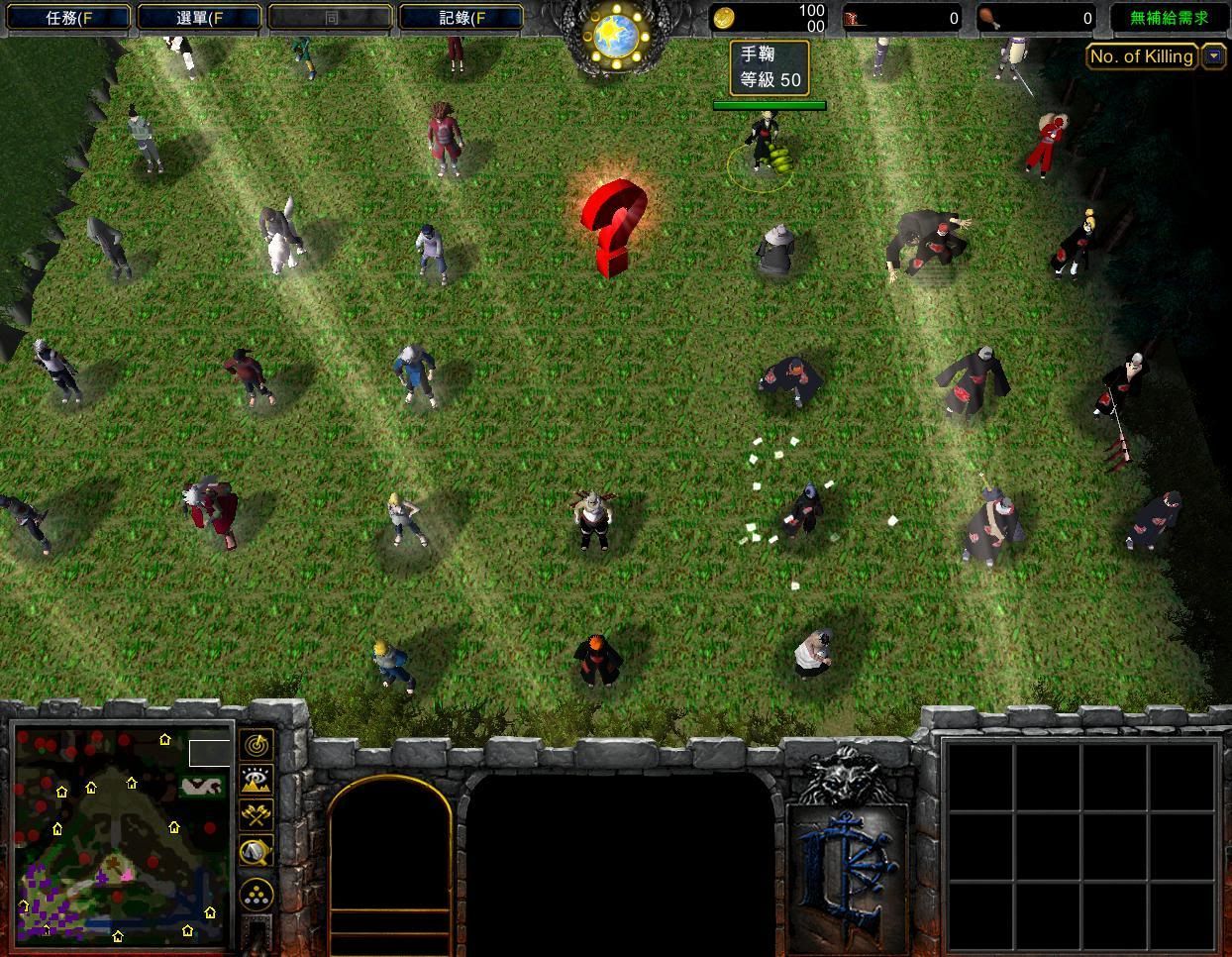This screenshot has height=957, width=1232.
Task: Open the 記錄 message log
Action: pos(461,18)
